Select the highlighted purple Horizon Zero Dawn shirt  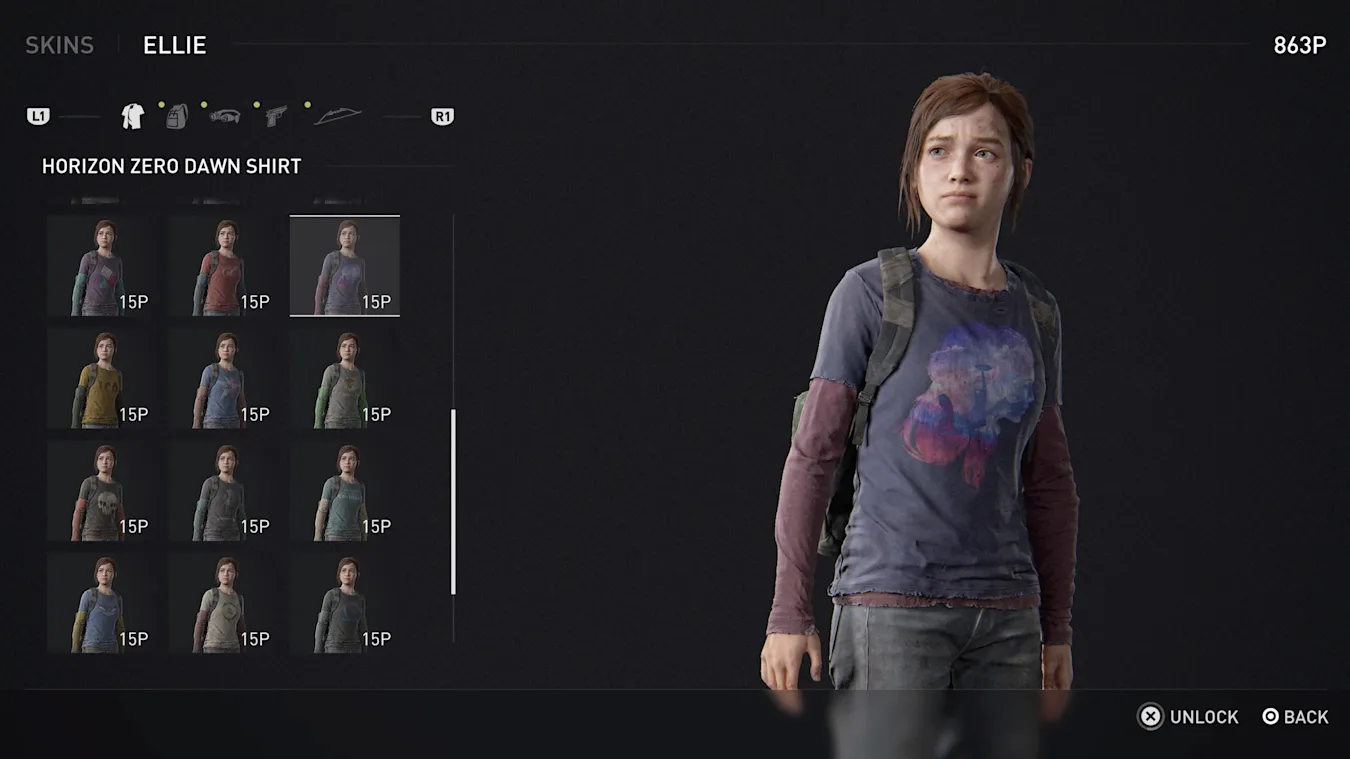pyautogui.click(x=345, y=266)
